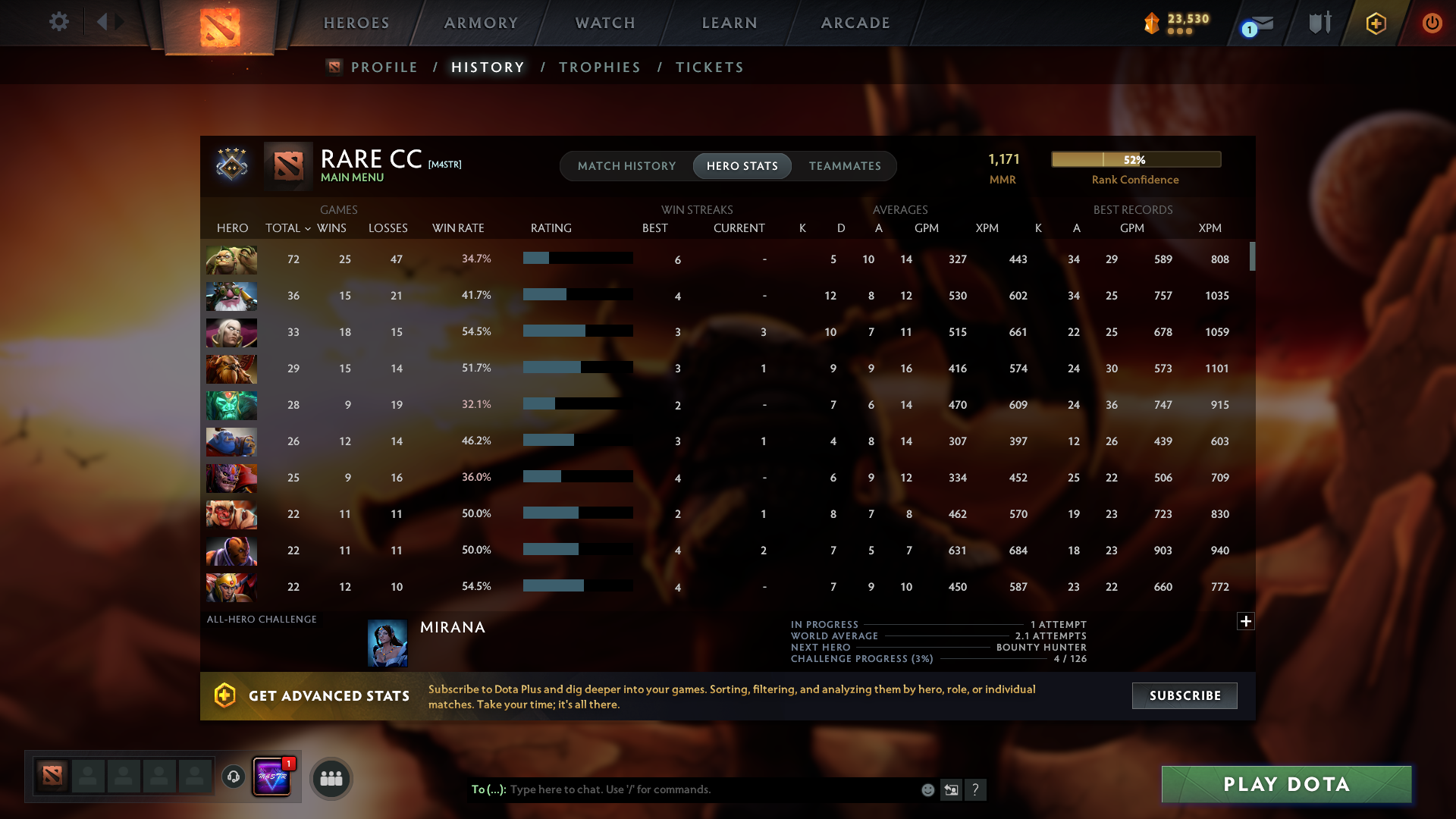Click the power button to exit Dota

coord(1432,24)
